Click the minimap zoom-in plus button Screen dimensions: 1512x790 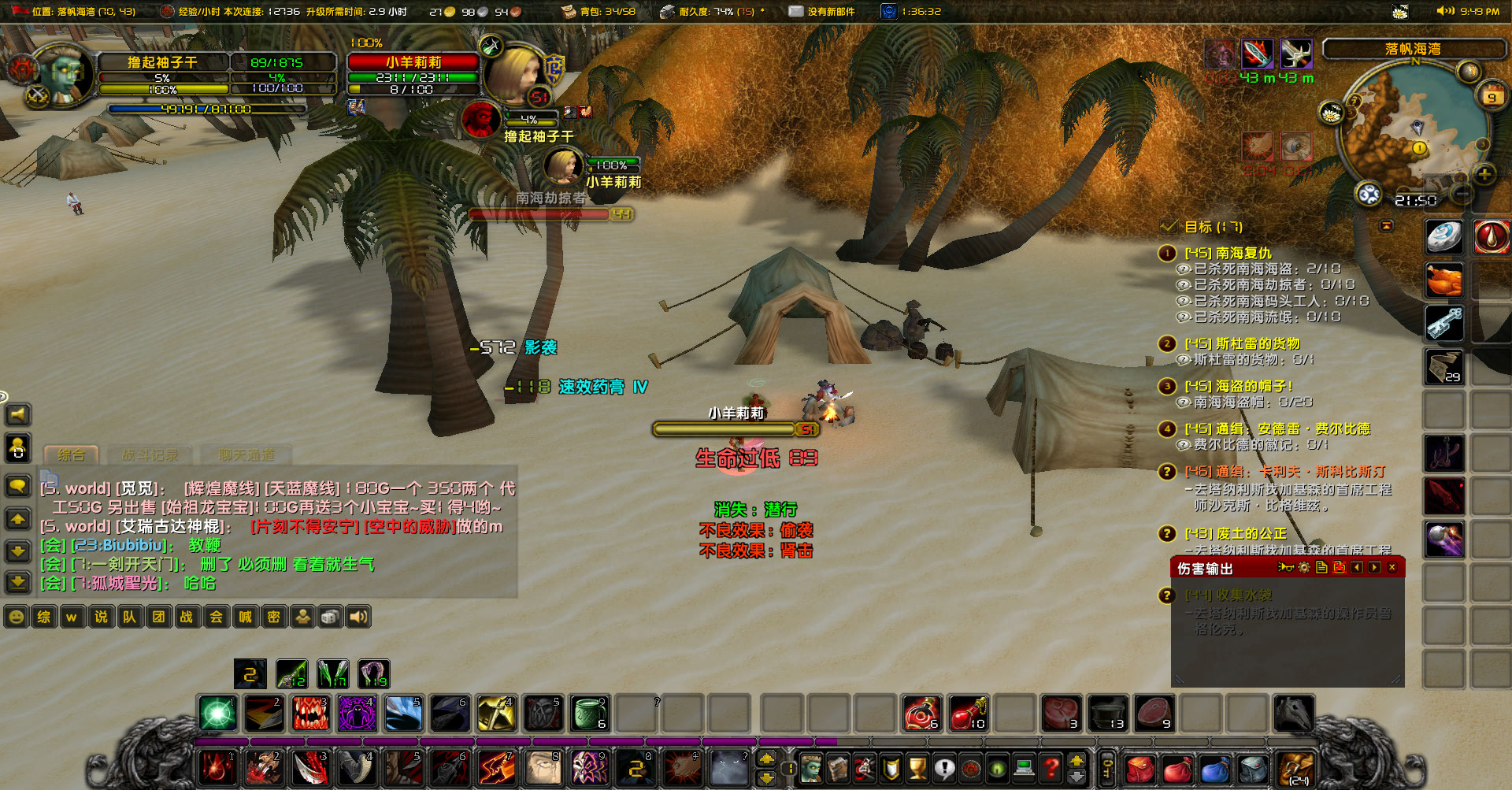[x=1484, y=174]
